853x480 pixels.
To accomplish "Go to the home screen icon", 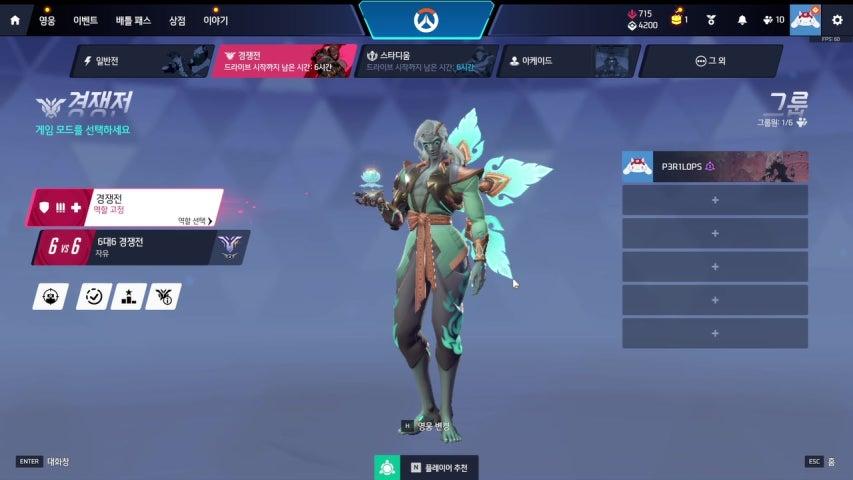I will click(x=14, y=19).
